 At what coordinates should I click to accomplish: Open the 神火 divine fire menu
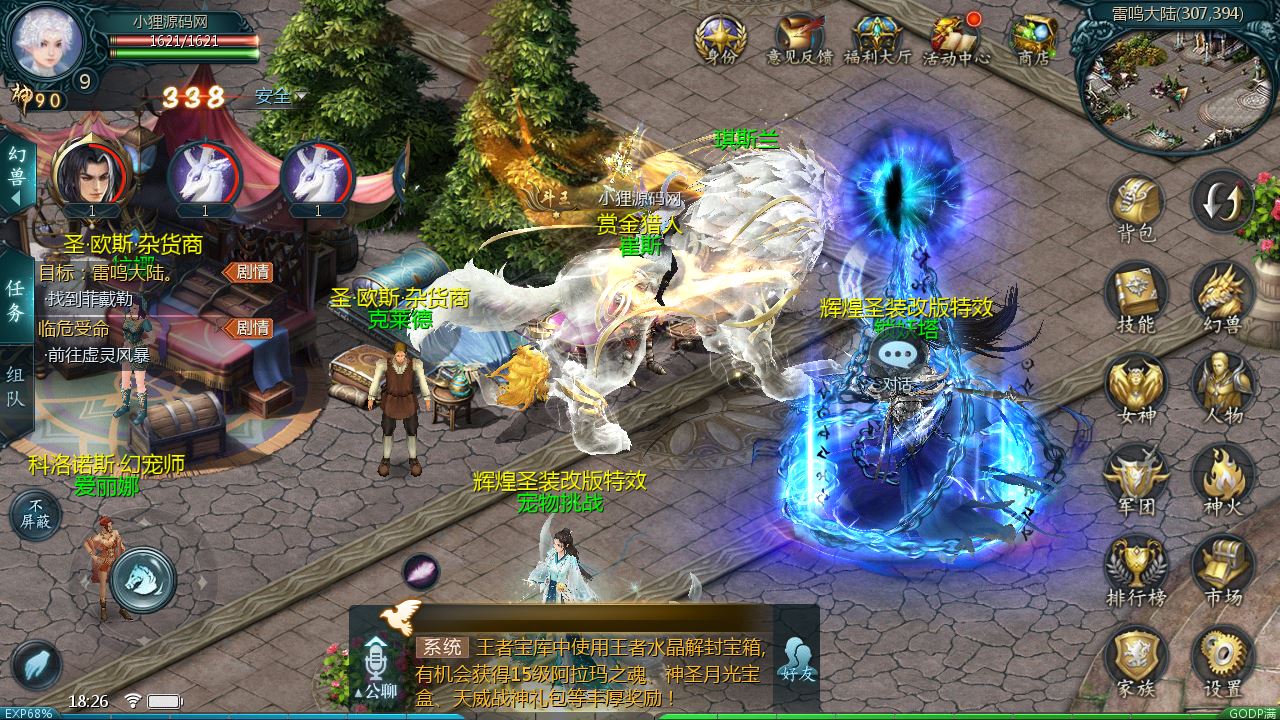pos(1222,478)
